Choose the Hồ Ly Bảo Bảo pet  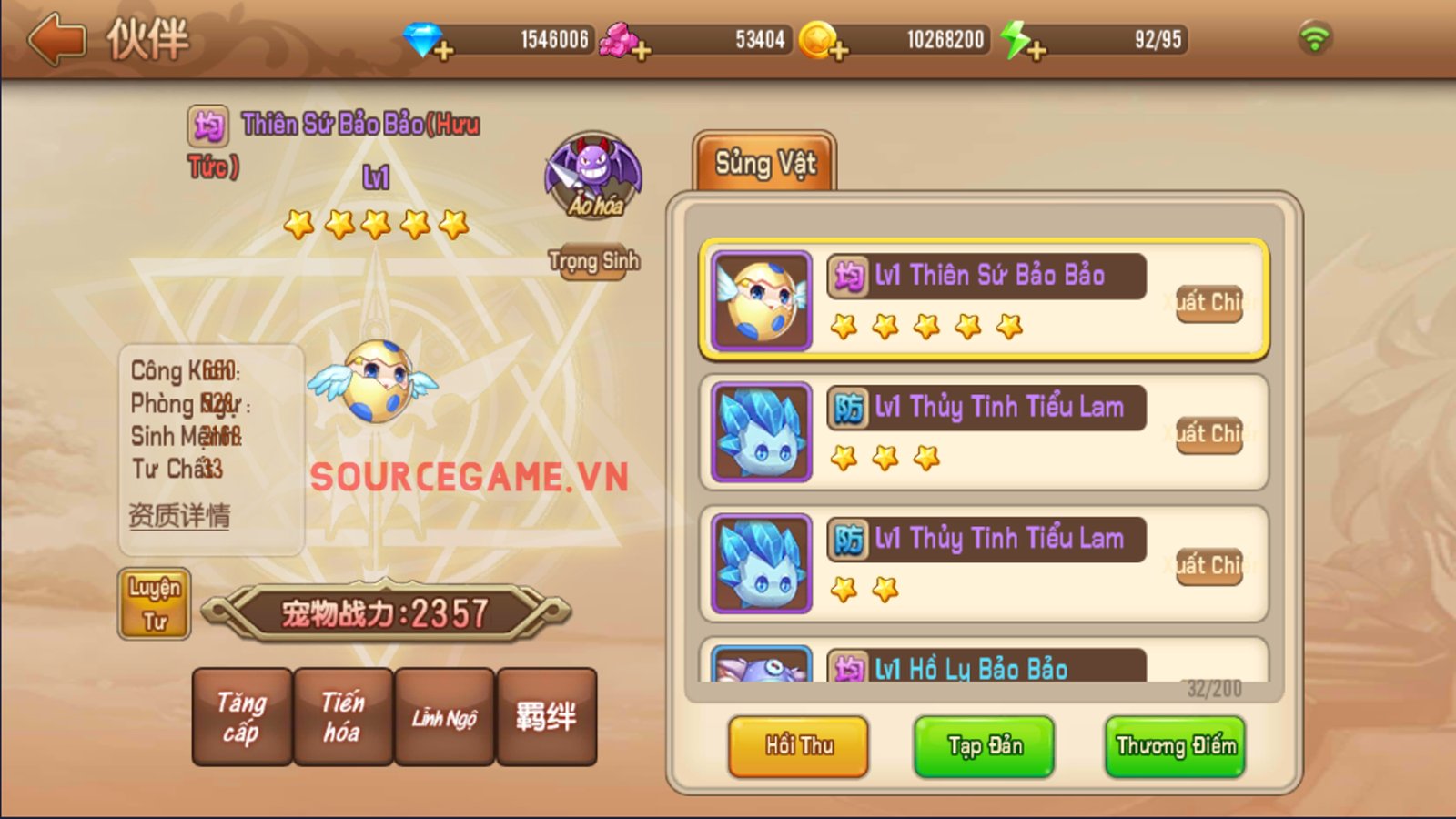tap(983, 666)
